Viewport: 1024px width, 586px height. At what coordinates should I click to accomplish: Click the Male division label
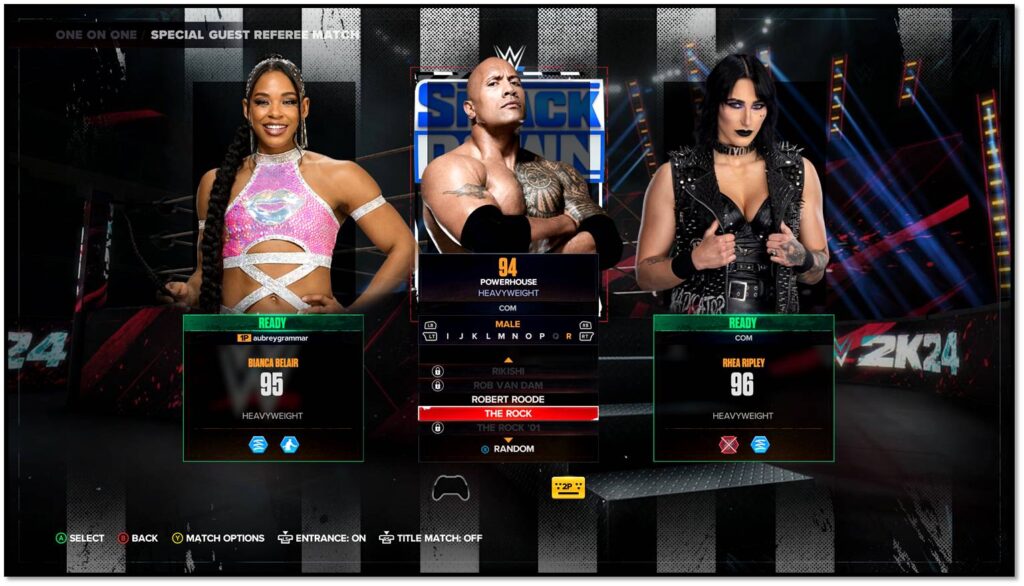(x=508, y=324)
